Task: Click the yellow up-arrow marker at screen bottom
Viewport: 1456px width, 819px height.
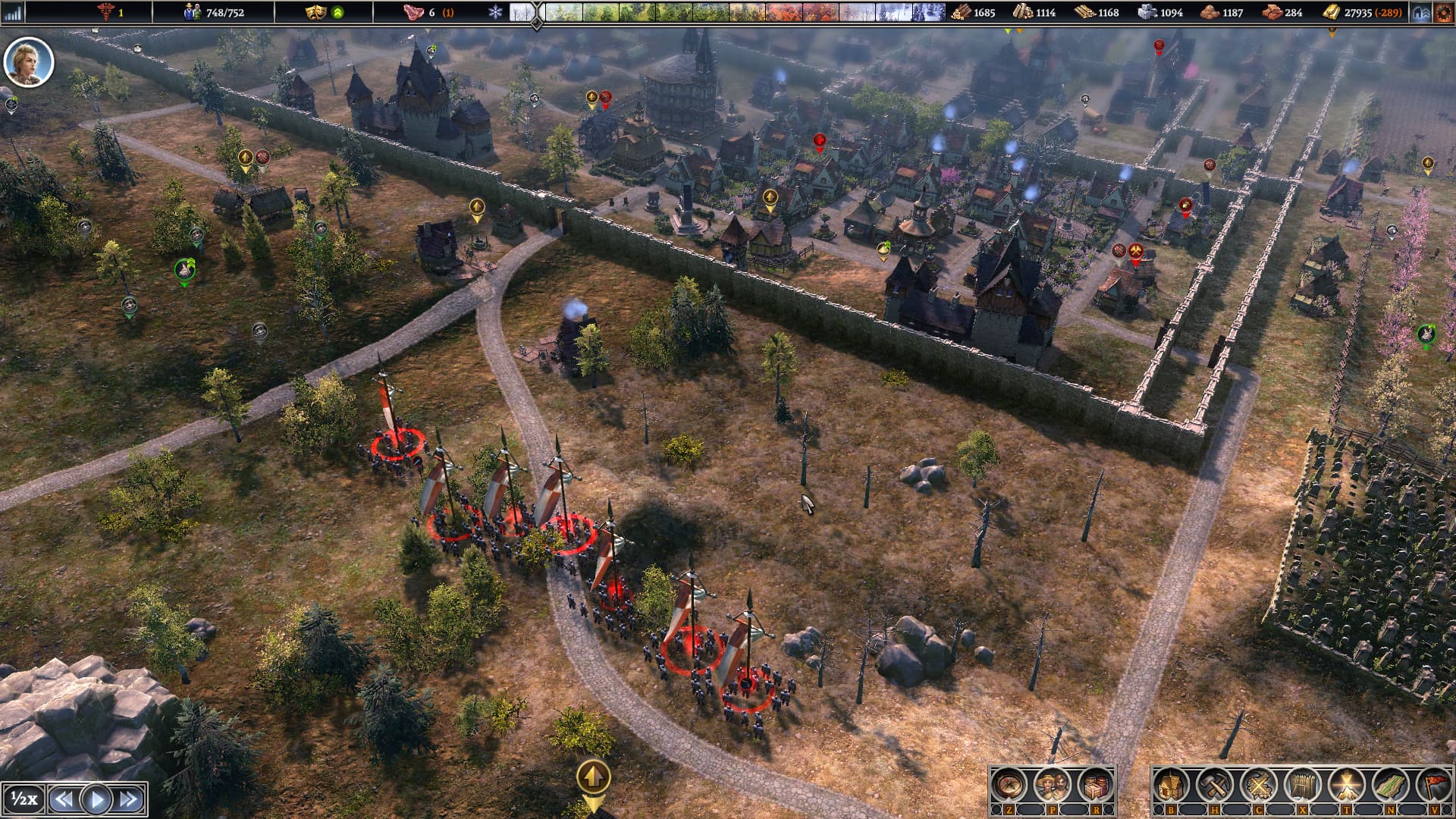Action: (593, 777)
